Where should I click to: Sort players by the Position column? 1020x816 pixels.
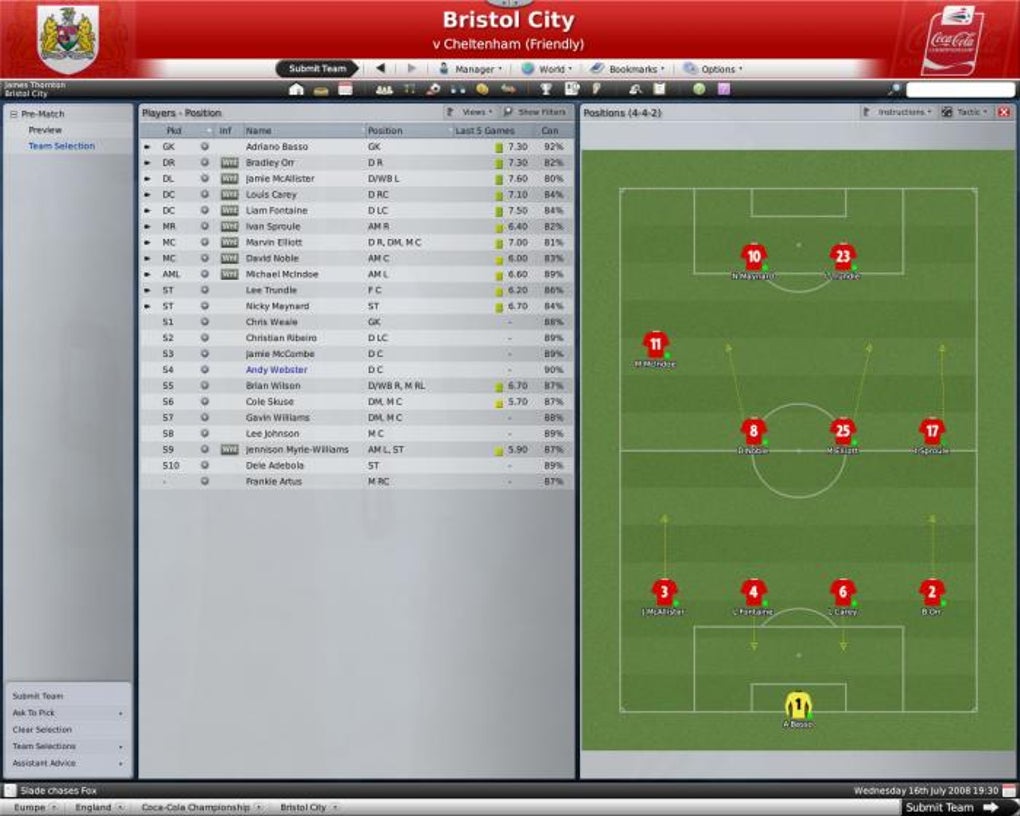pyautogui.click(x=385, y=131)
